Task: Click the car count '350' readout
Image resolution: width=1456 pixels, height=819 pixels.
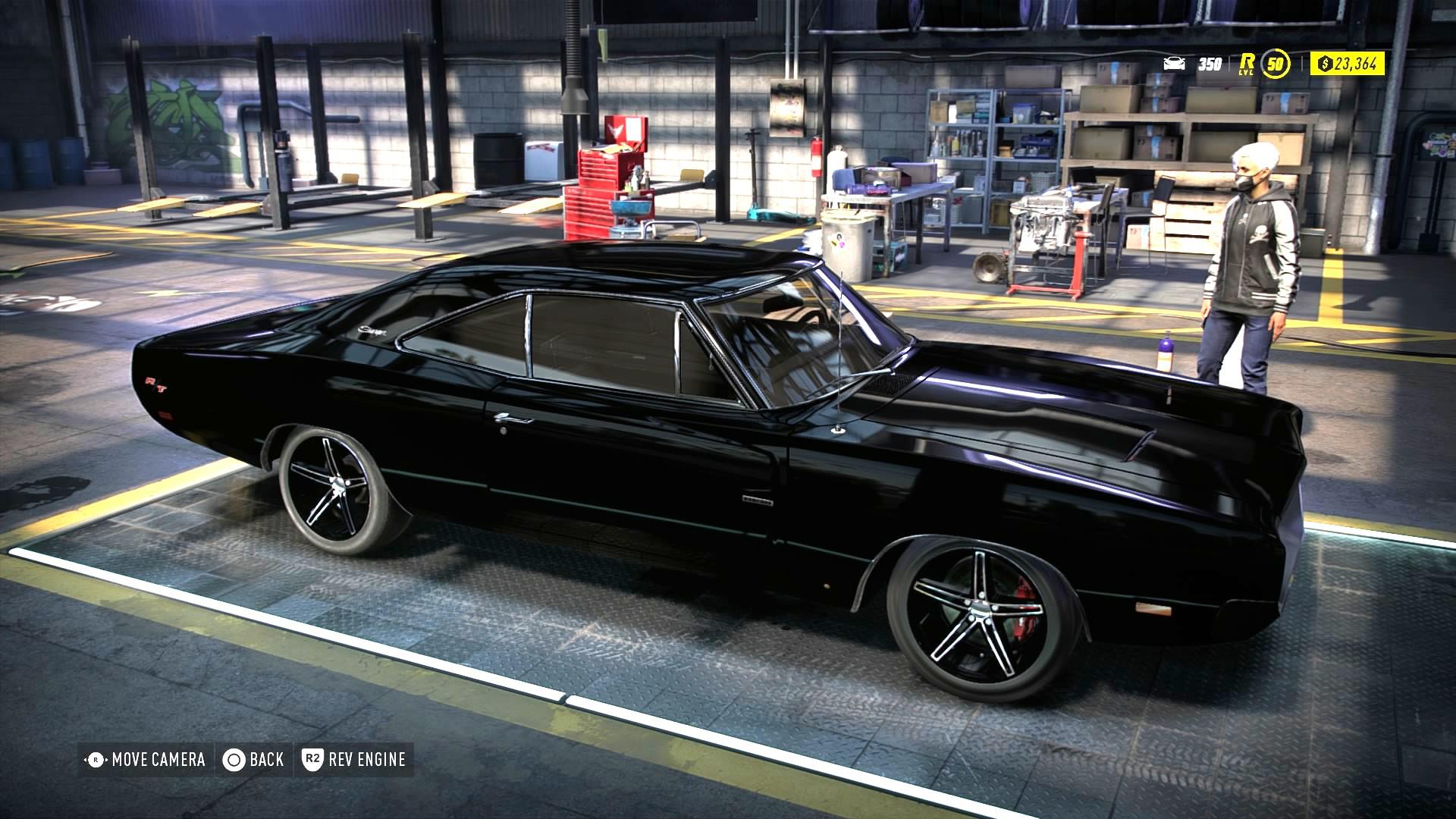Action: click(1209, 64)
